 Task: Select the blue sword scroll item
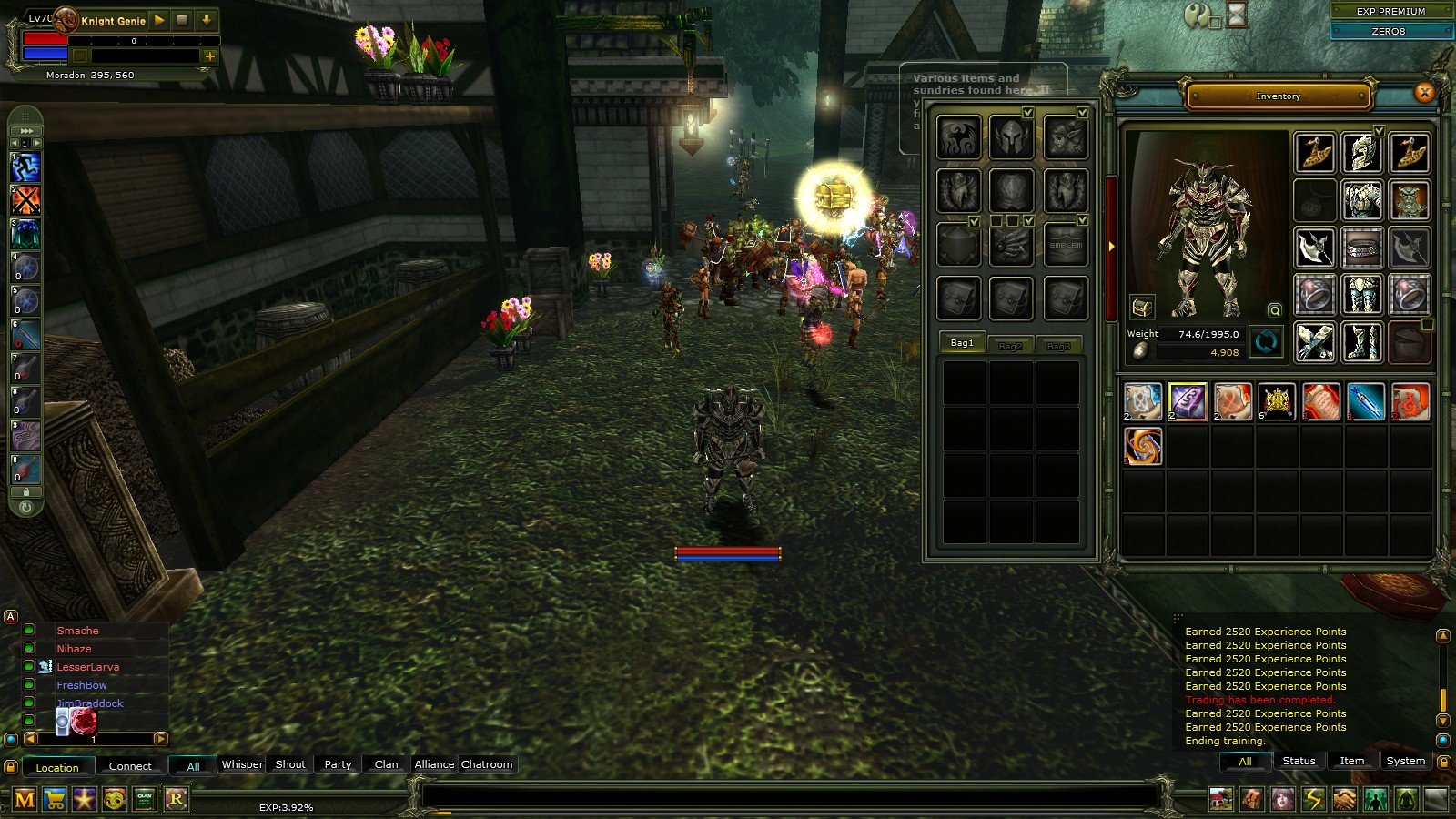[1365, 401]
